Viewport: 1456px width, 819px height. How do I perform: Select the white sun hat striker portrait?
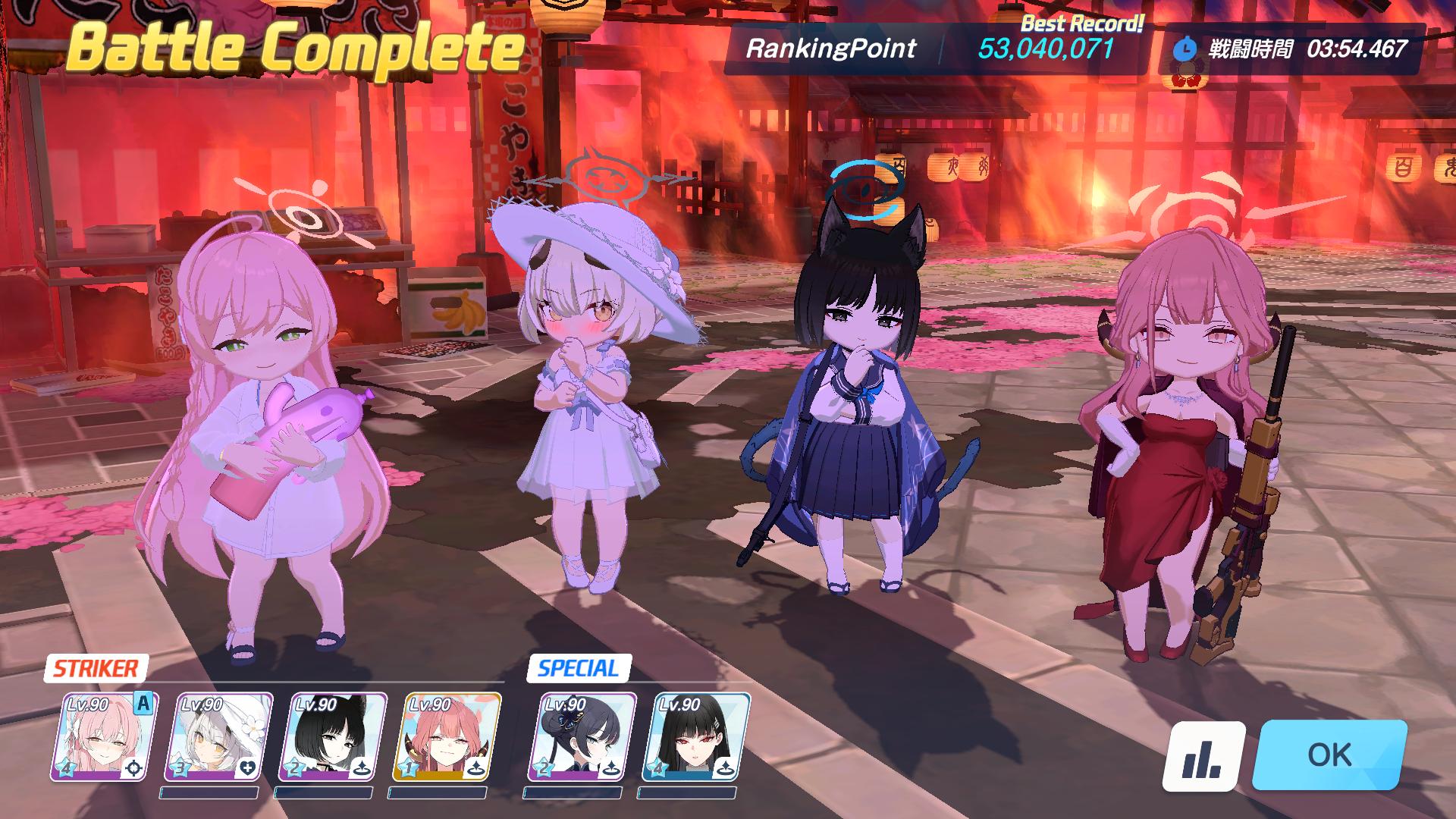pyautogui.click(x=218, y=736)
